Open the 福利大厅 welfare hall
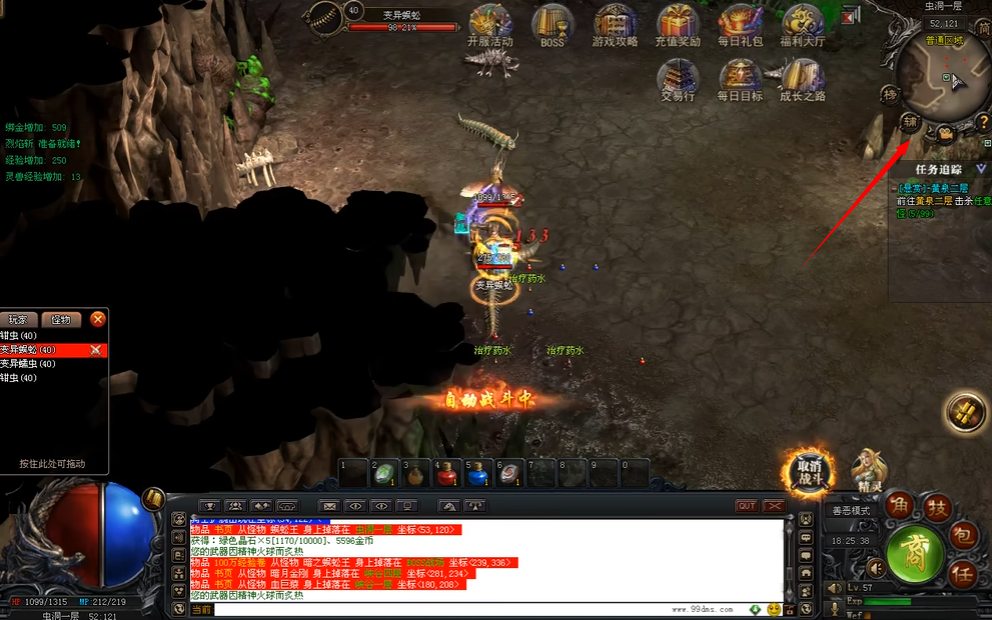992x620 pixels. 802,24
